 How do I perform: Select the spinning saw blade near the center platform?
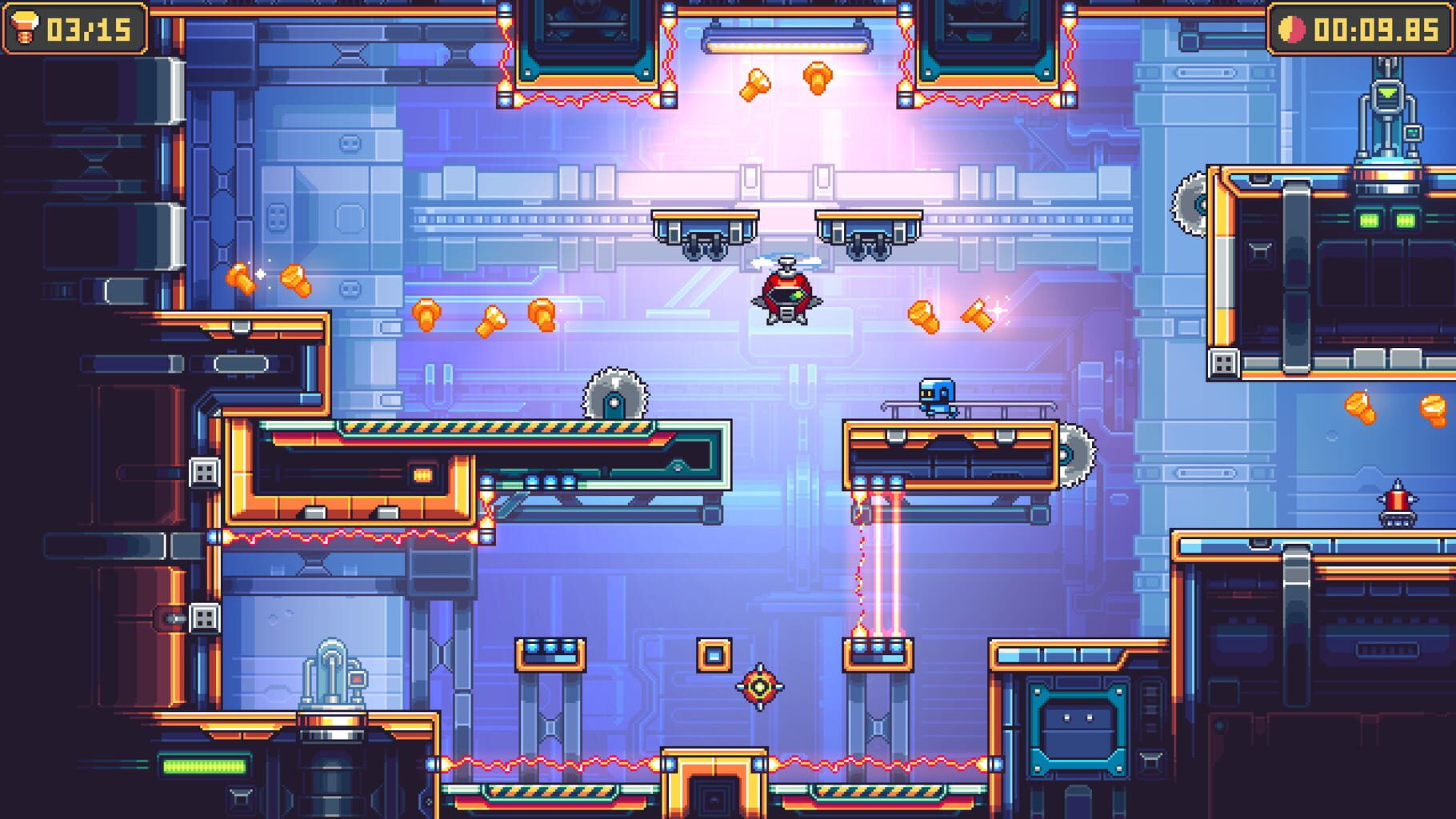[616, 395]
